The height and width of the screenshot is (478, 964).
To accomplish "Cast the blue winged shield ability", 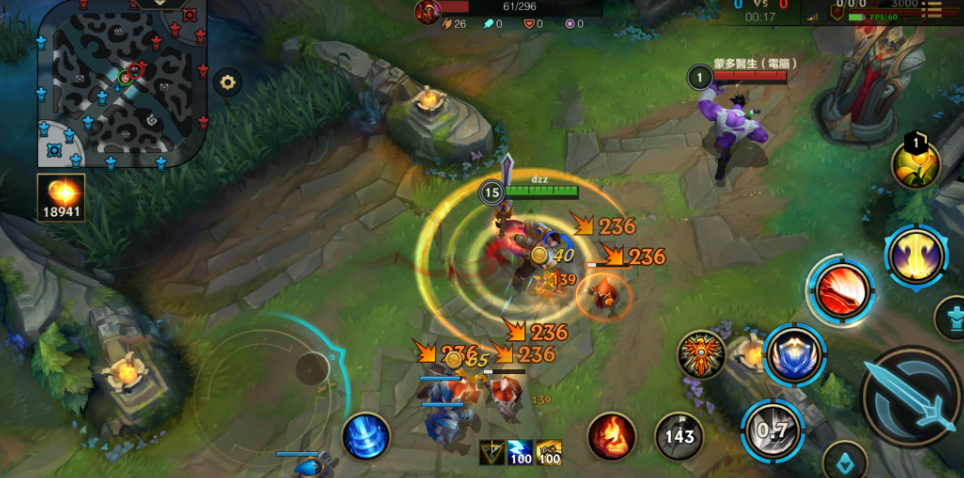I will (794, 354).
